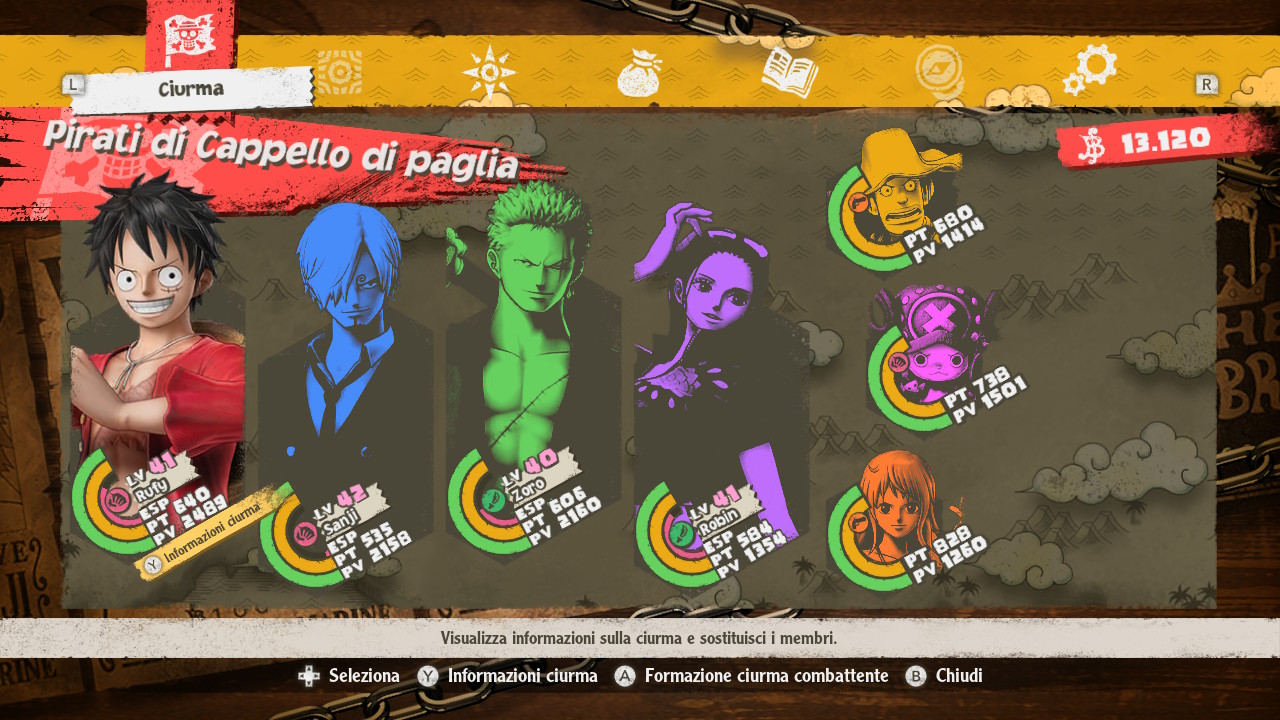Screen dimensions: 1280x720
Task: Select the ornate camp icon beside the Ciurma label
Action: pos(340,70)
